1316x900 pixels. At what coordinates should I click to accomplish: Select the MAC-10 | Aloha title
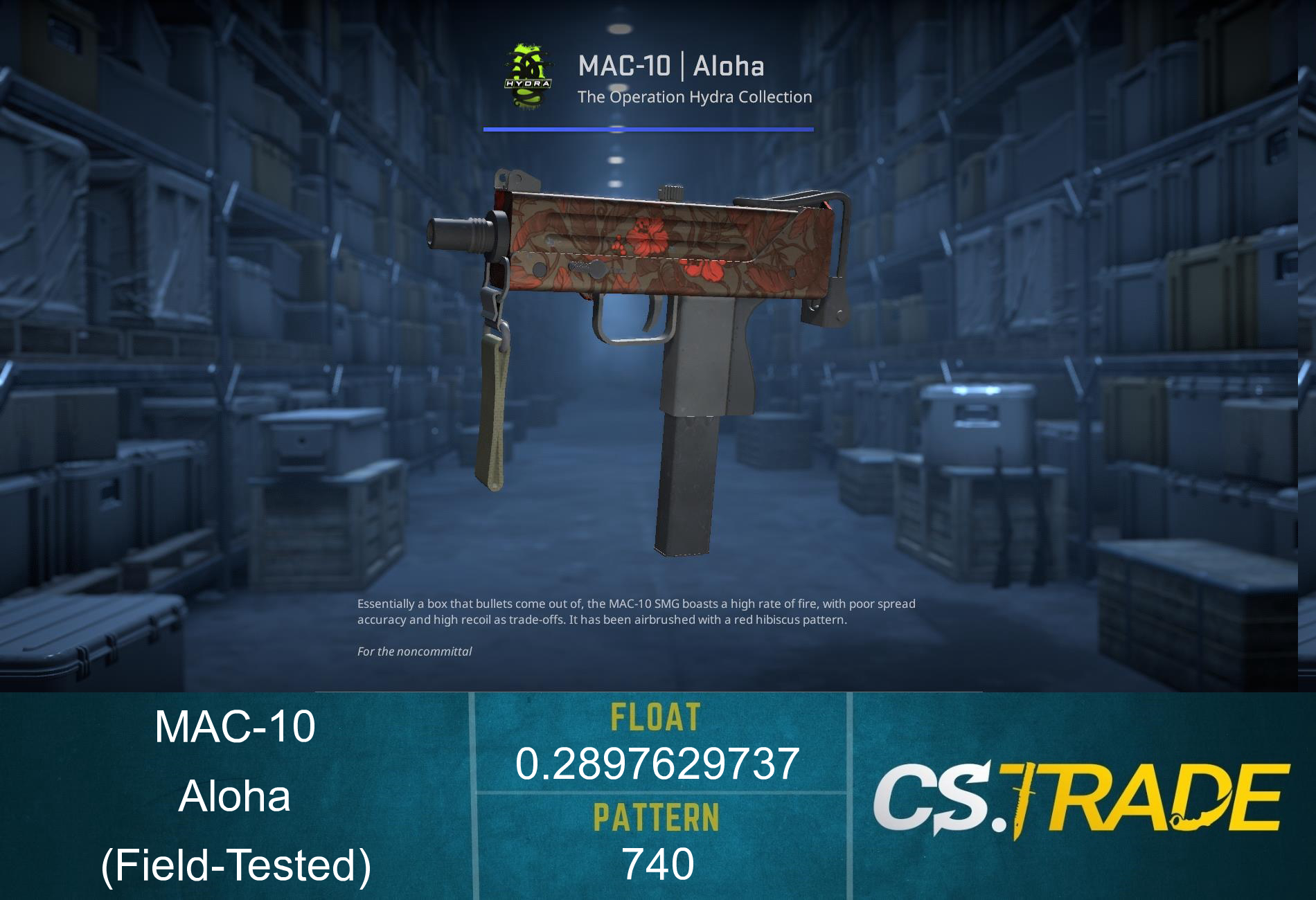(672, 66)
